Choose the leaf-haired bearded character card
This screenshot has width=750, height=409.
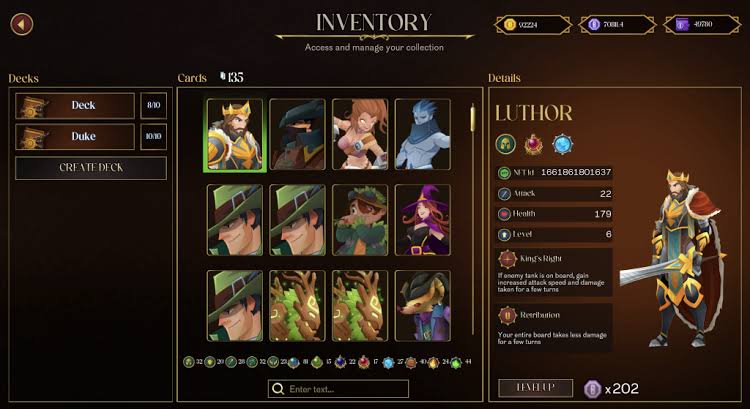pyautogui.click(x=360, y=220)
